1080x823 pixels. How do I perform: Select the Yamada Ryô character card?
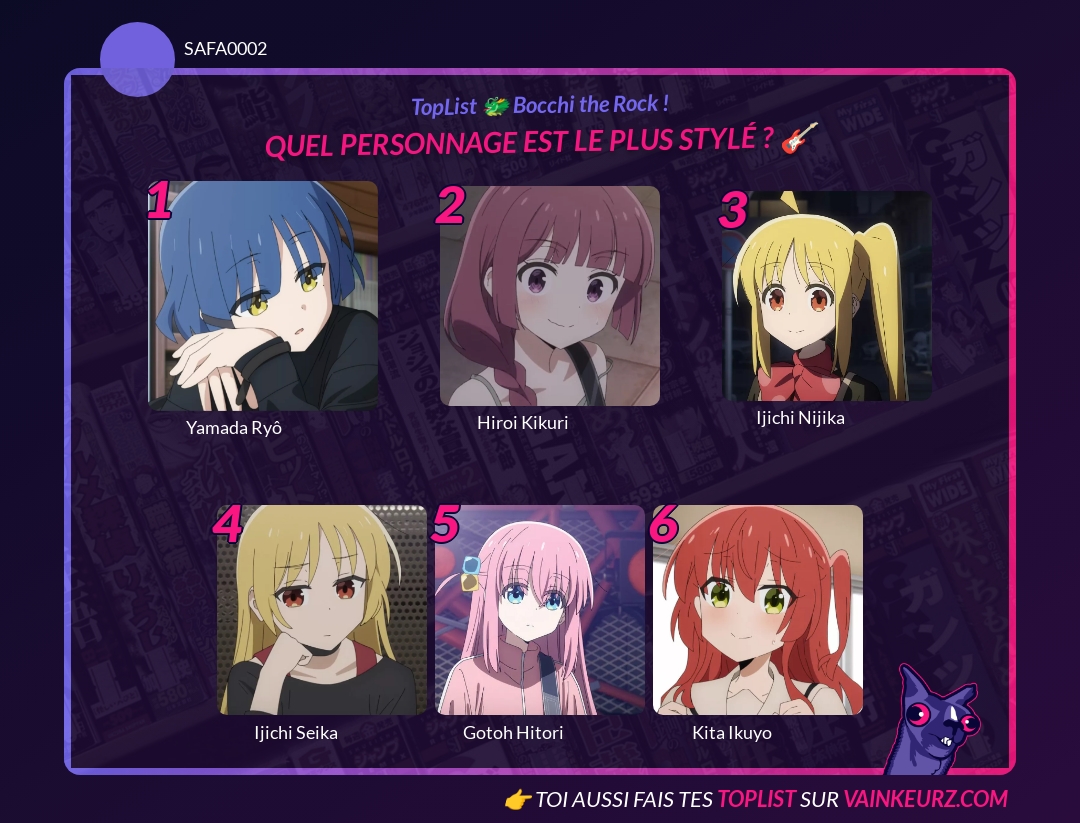(263, 296)
